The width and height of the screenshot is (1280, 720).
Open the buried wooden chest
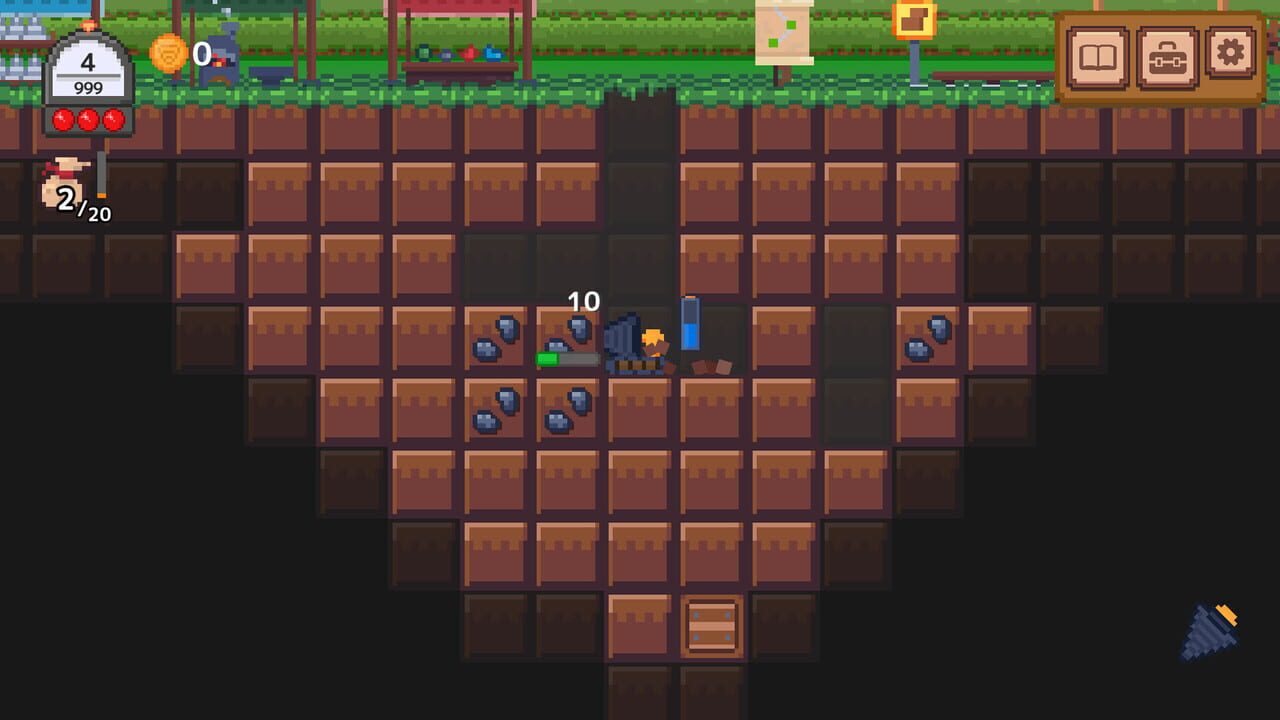[710, 625]
